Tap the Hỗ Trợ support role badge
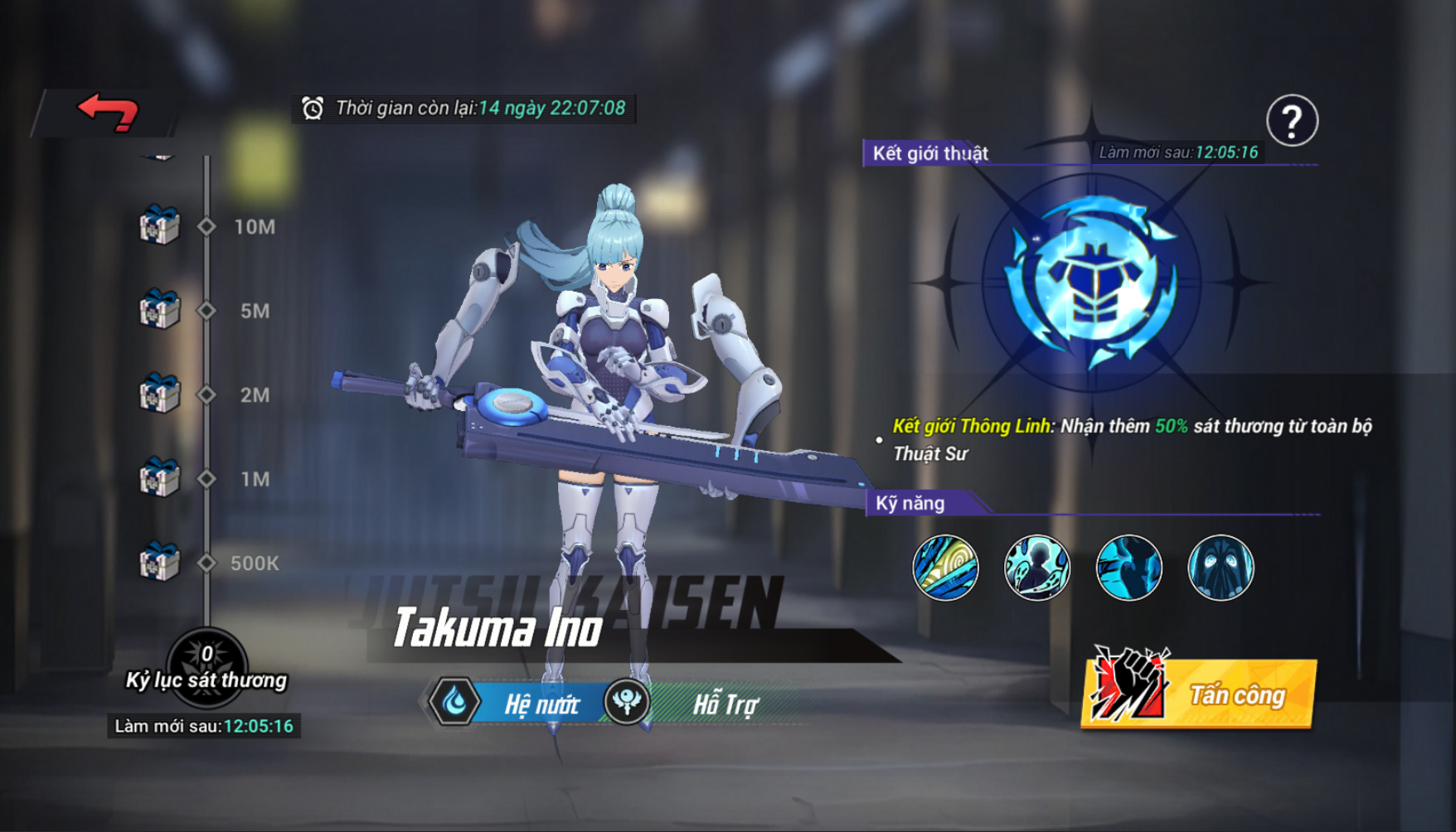 [x=627, y=703]
